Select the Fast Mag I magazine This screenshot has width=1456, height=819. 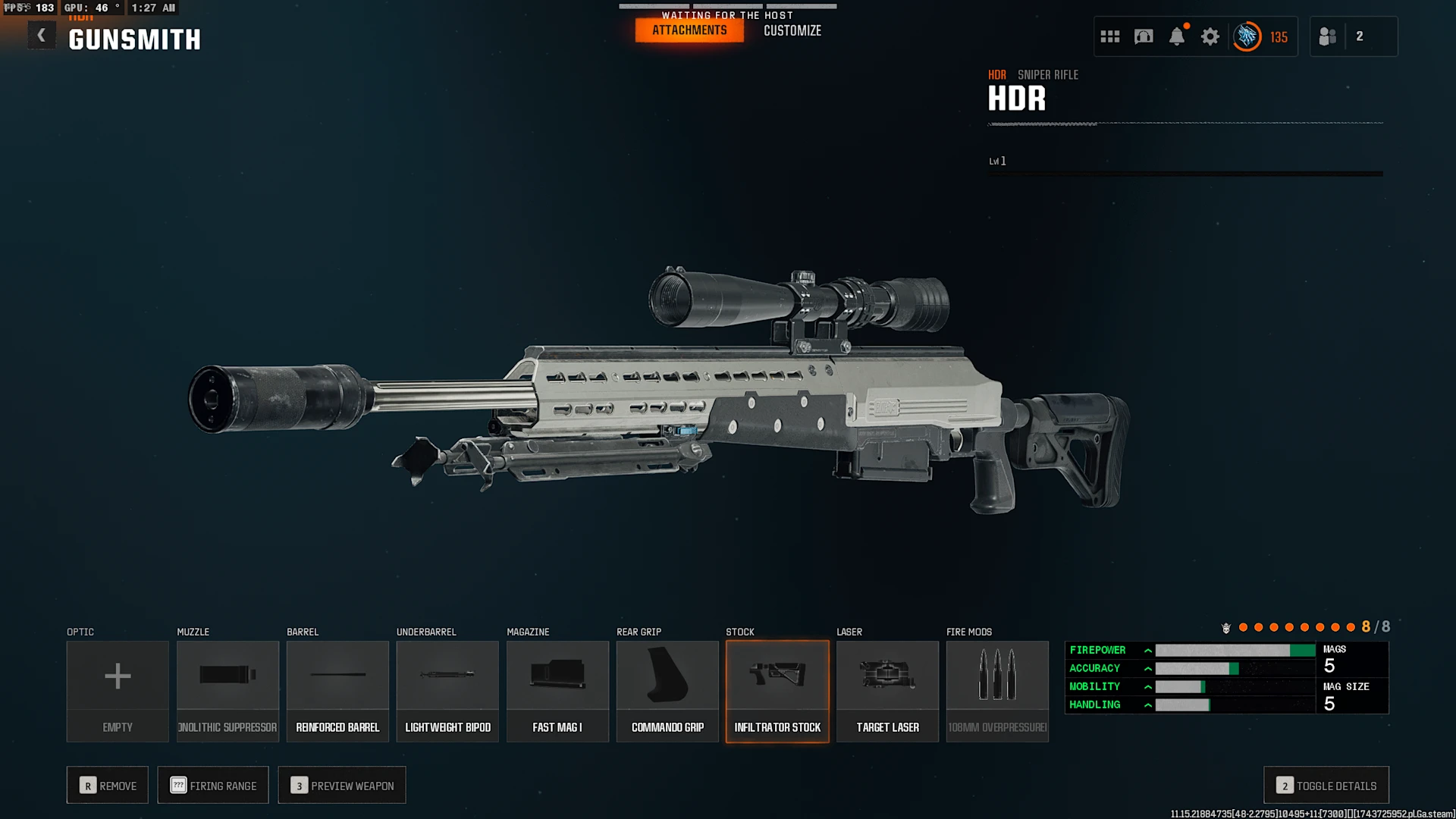557,690
